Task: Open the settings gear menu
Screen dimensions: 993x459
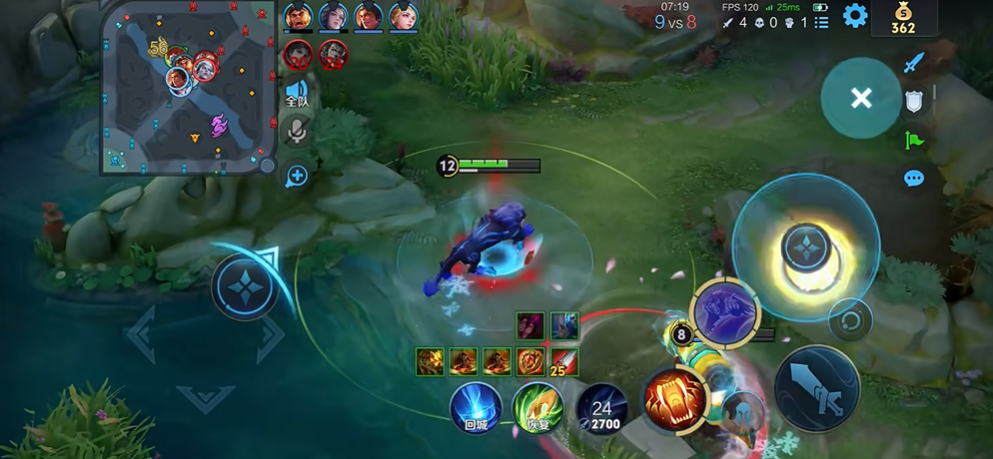Action: (x=854, y=16)
